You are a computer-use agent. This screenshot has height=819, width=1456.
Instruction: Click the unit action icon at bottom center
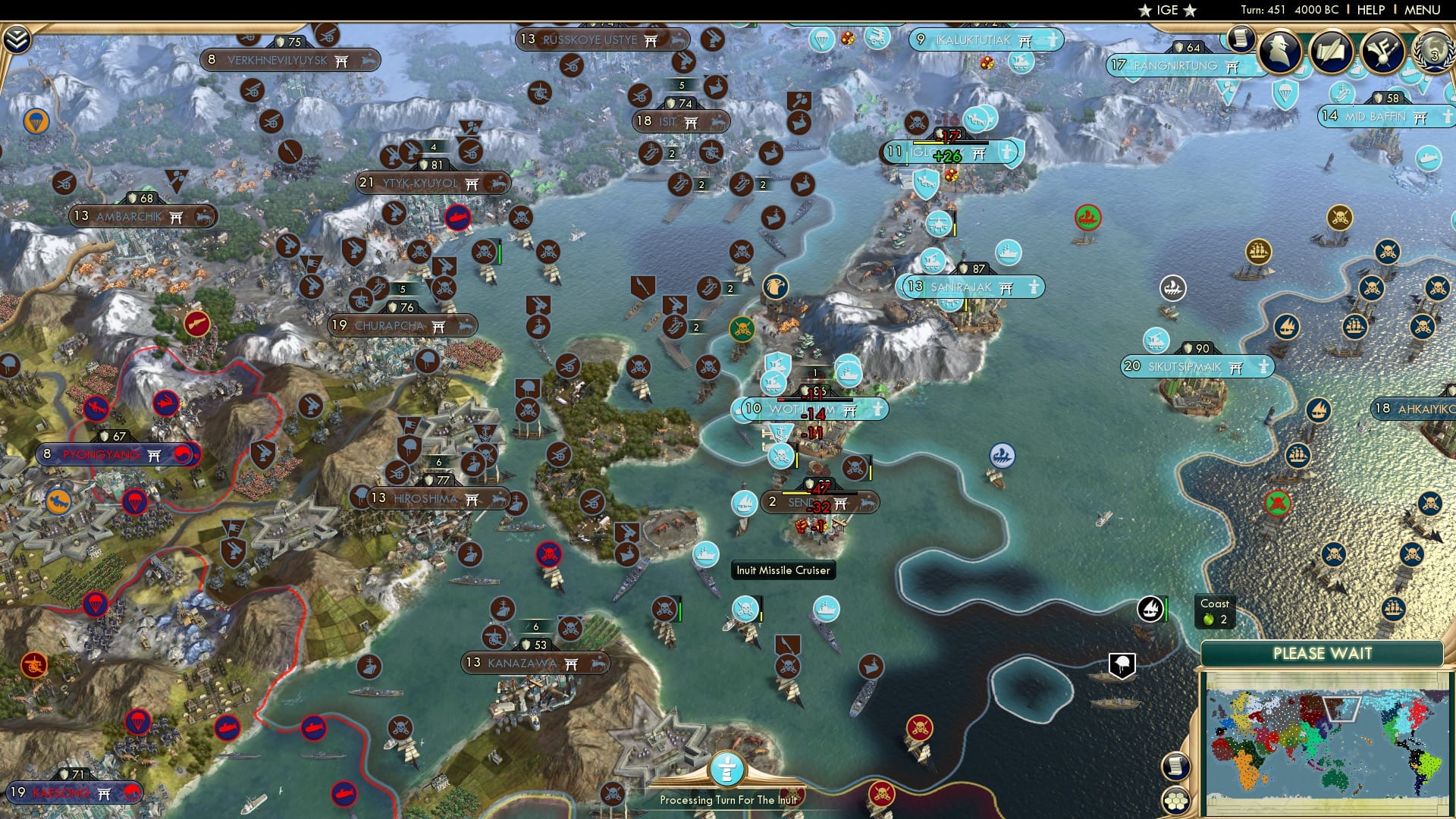(x=726, y=767)
